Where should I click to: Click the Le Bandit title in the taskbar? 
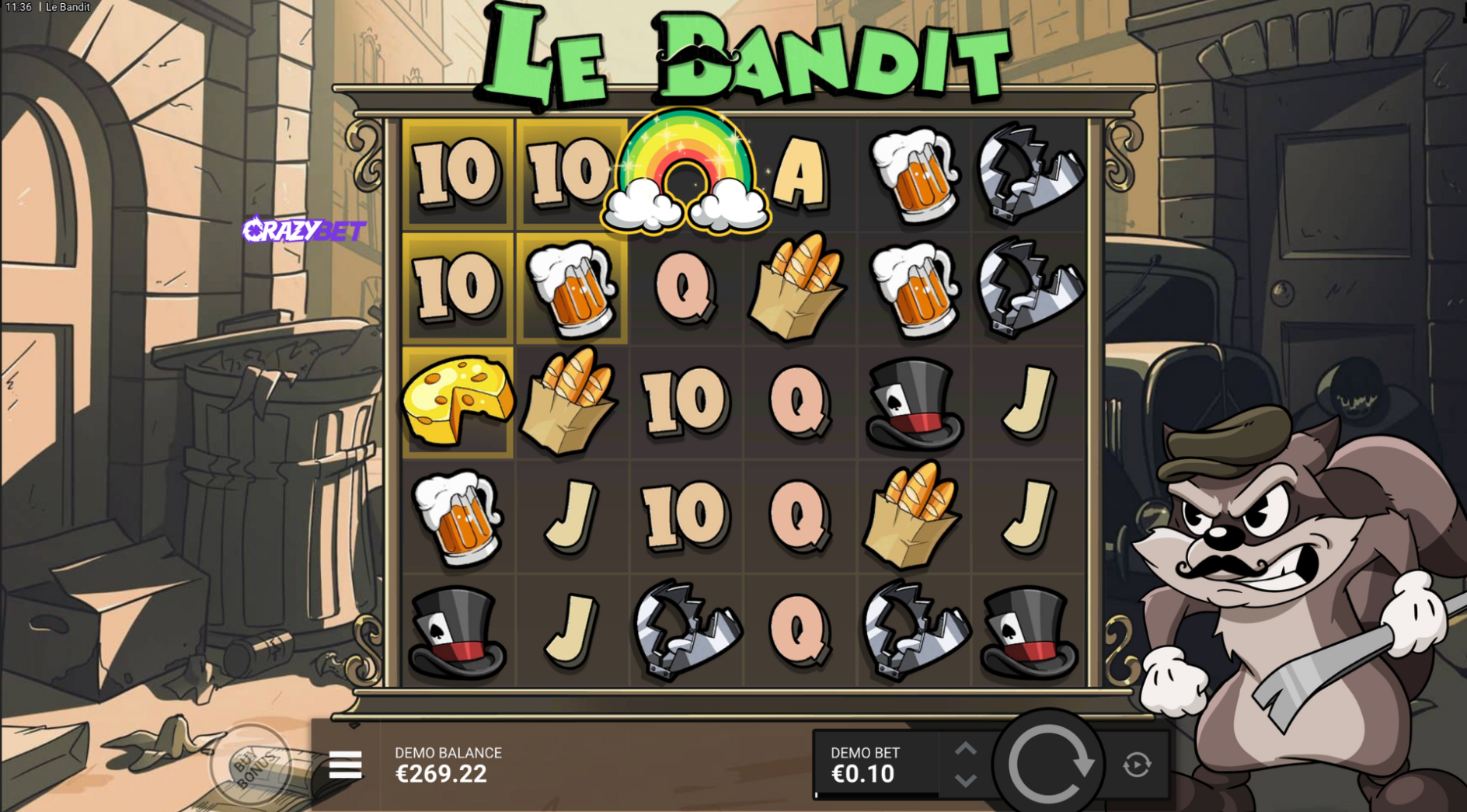click(x=66, y=6)
